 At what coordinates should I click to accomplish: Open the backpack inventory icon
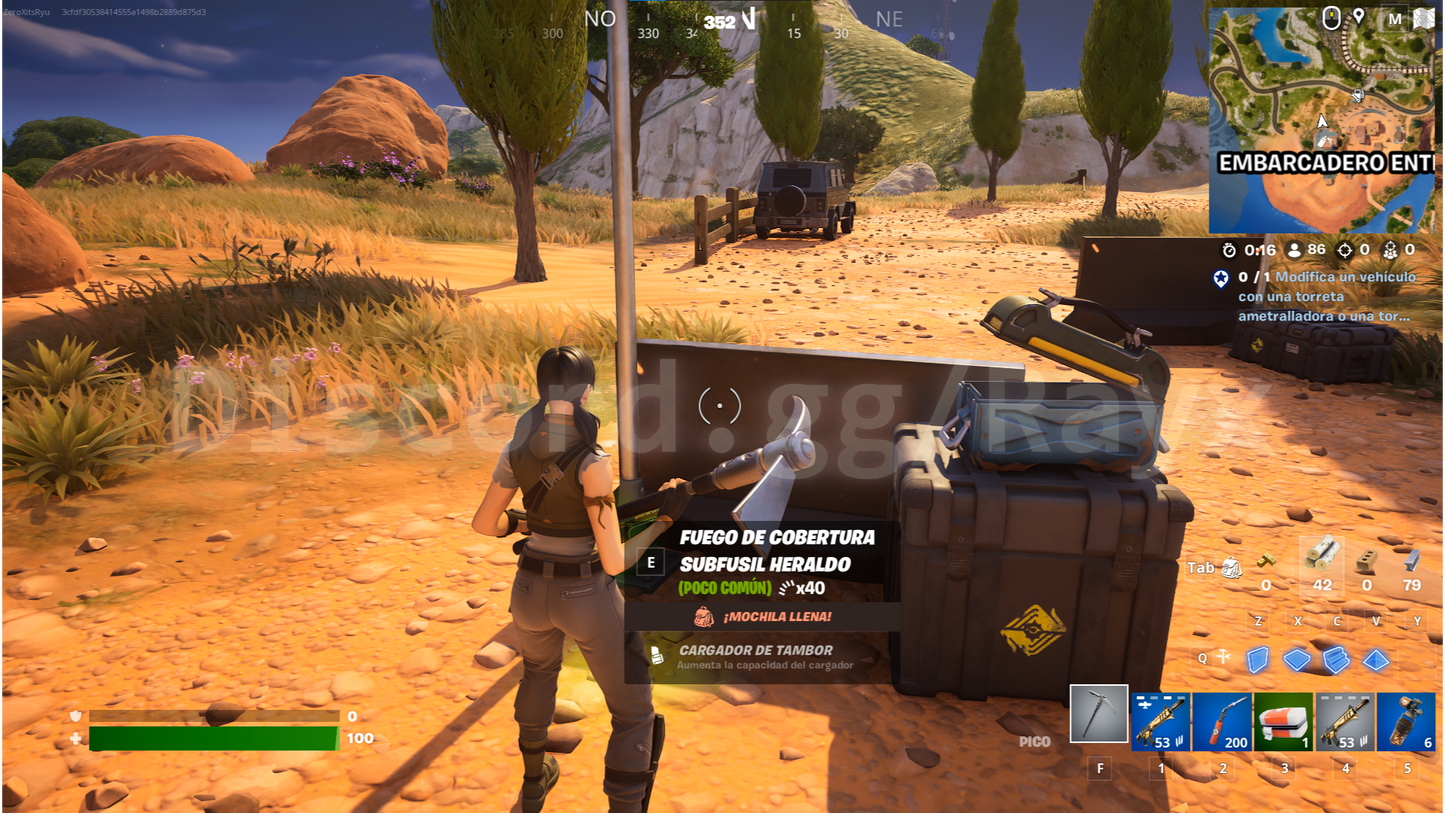(1232, 568)
